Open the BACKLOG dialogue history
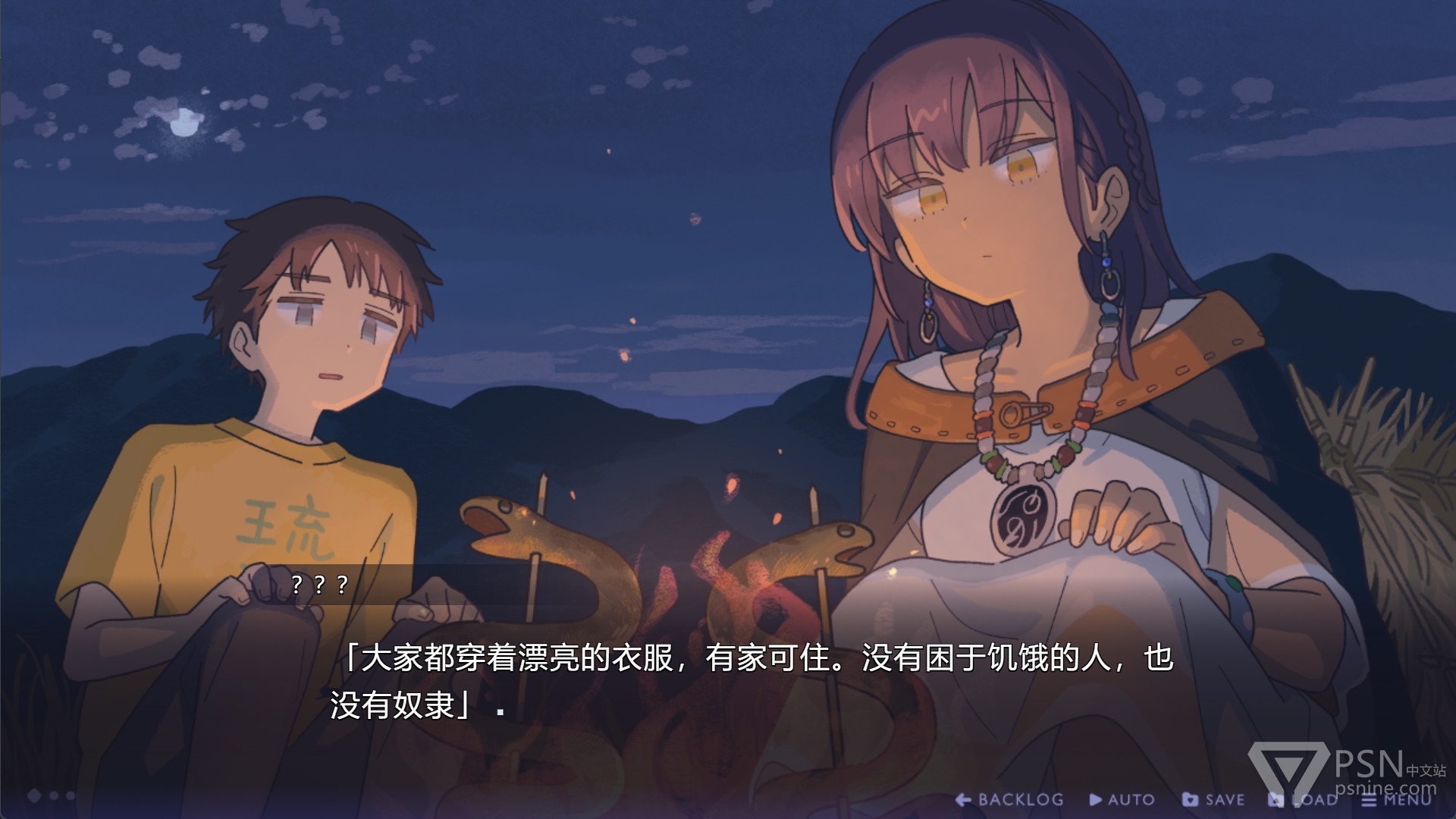Image resolution: width=1456 pixels, height=819 pixels. 1010,799
